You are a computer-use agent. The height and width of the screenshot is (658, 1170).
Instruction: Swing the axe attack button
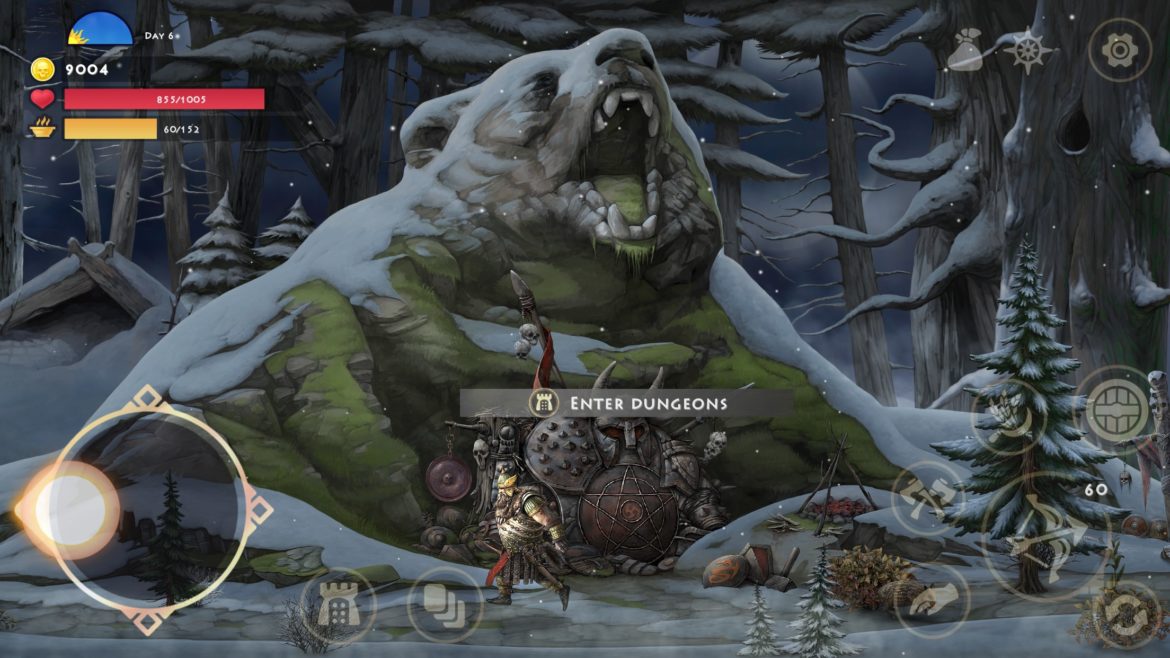(x=926, y=498)
